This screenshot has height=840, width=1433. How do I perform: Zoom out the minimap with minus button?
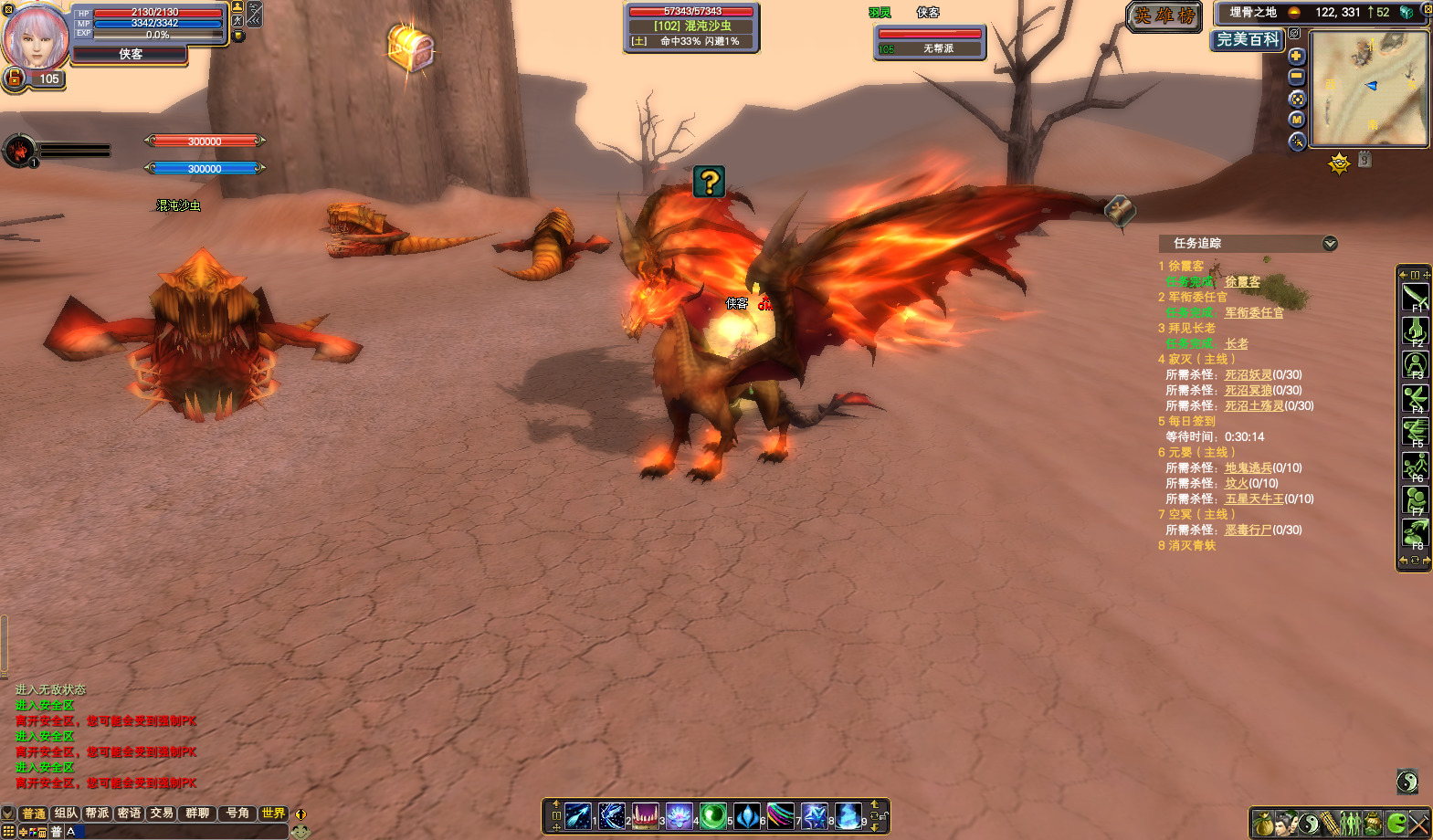click(x=1296, y=77)
